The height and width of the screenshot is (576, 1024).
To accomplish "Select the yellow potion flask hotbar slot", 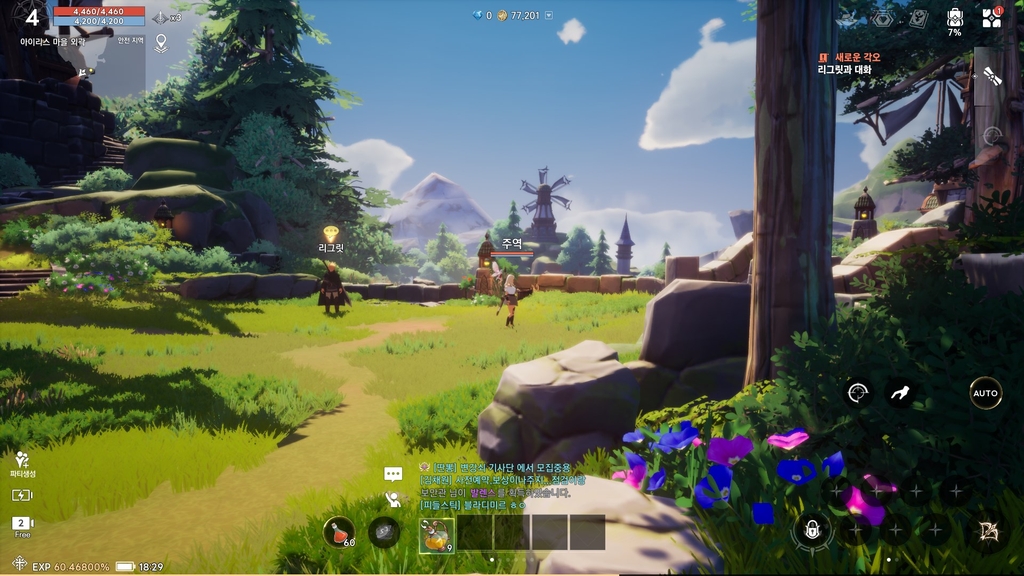I will (x=436, y=533).
